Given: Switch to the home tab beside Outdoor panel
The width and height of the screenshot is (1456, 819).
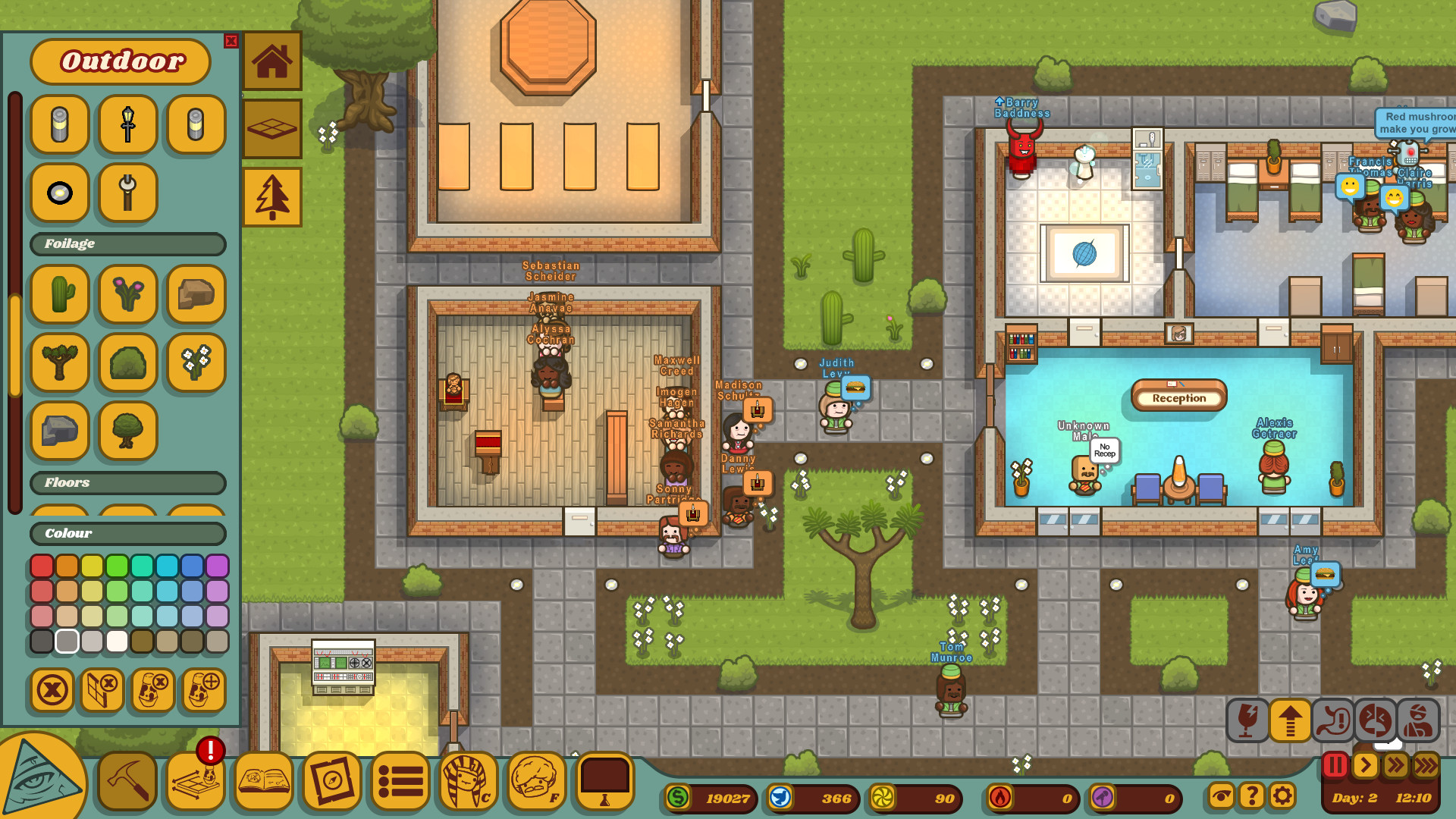Looking at the screenshot, I should (x=271, y=61).
